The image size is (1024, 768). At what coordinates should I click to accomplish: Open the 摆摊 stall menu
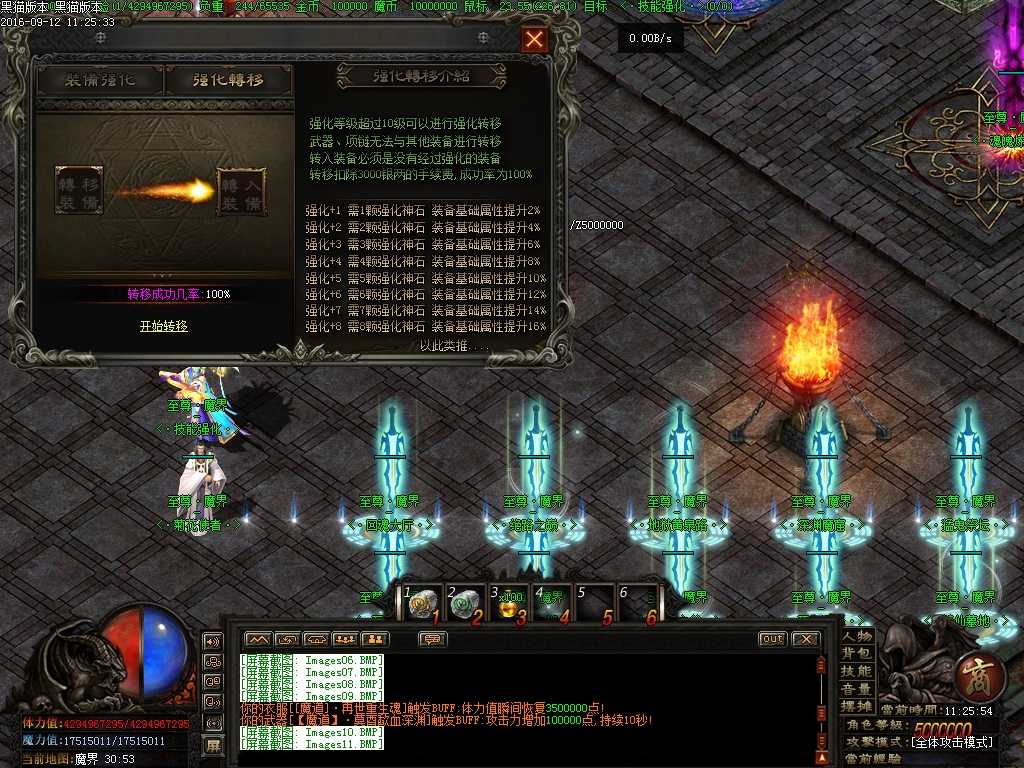tap(857, 707)
